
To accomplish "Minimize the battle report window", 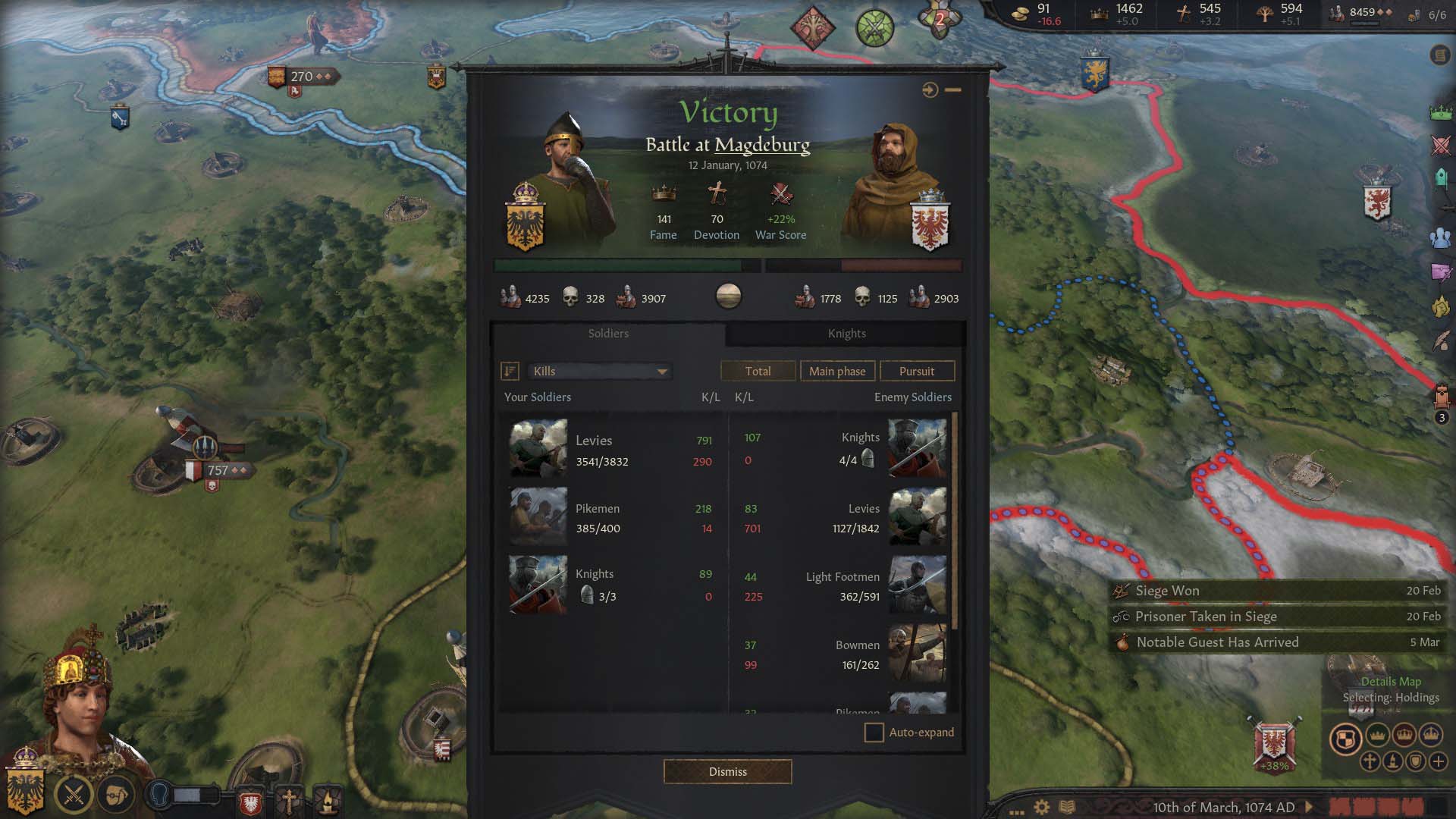I will point(953,90).
